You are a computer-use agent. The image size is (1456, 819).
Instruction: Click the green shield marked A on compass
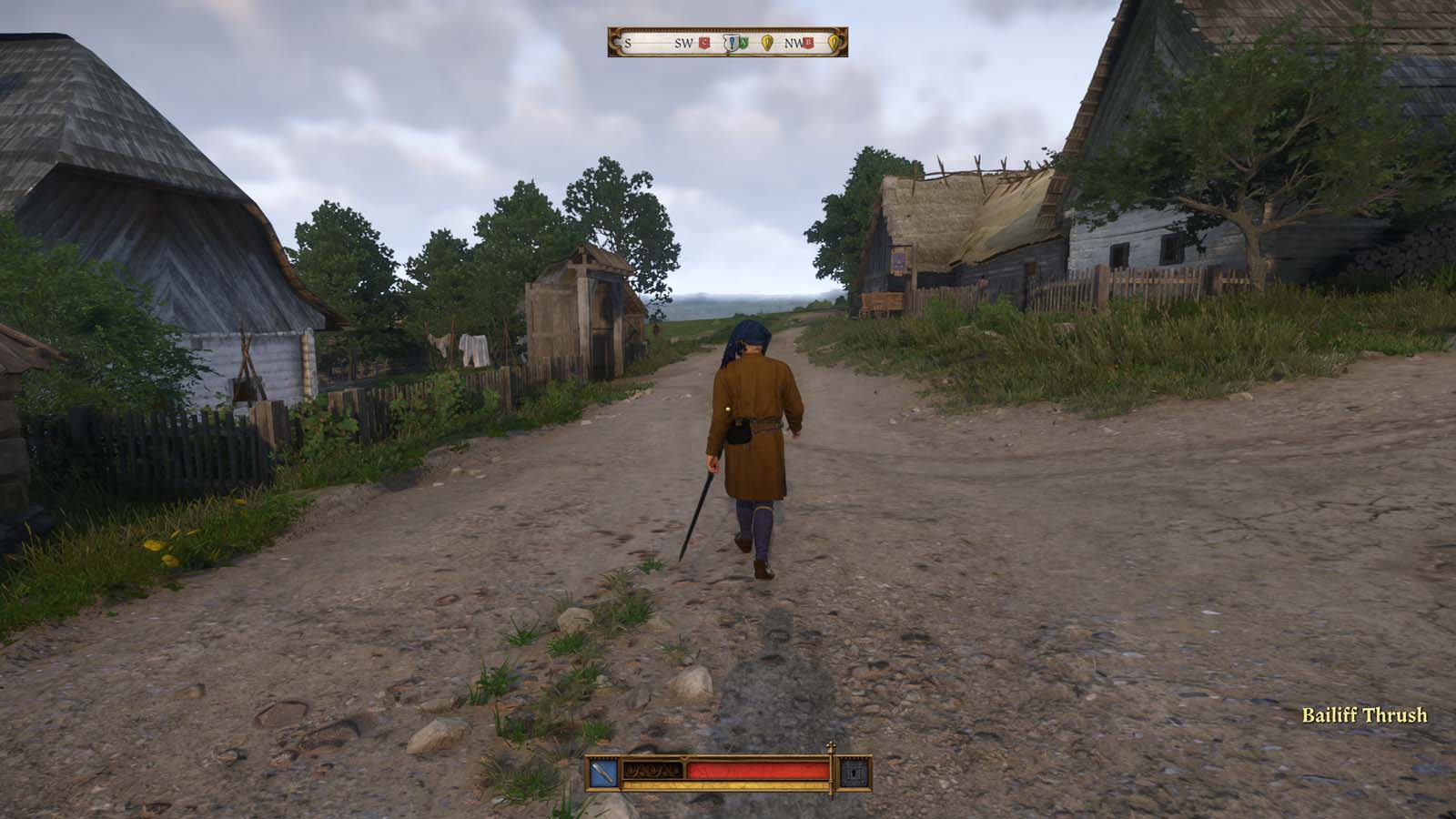[x=743, y=43]
